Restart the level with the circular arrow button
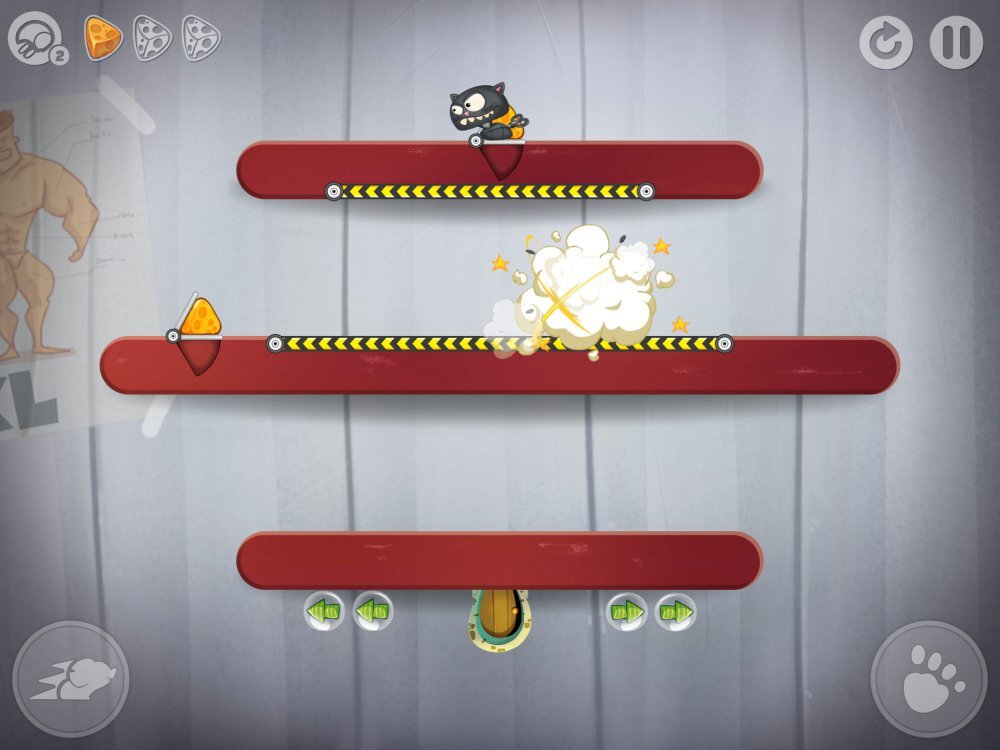This screenshot has width=1000, height=750. pos(885,43)
